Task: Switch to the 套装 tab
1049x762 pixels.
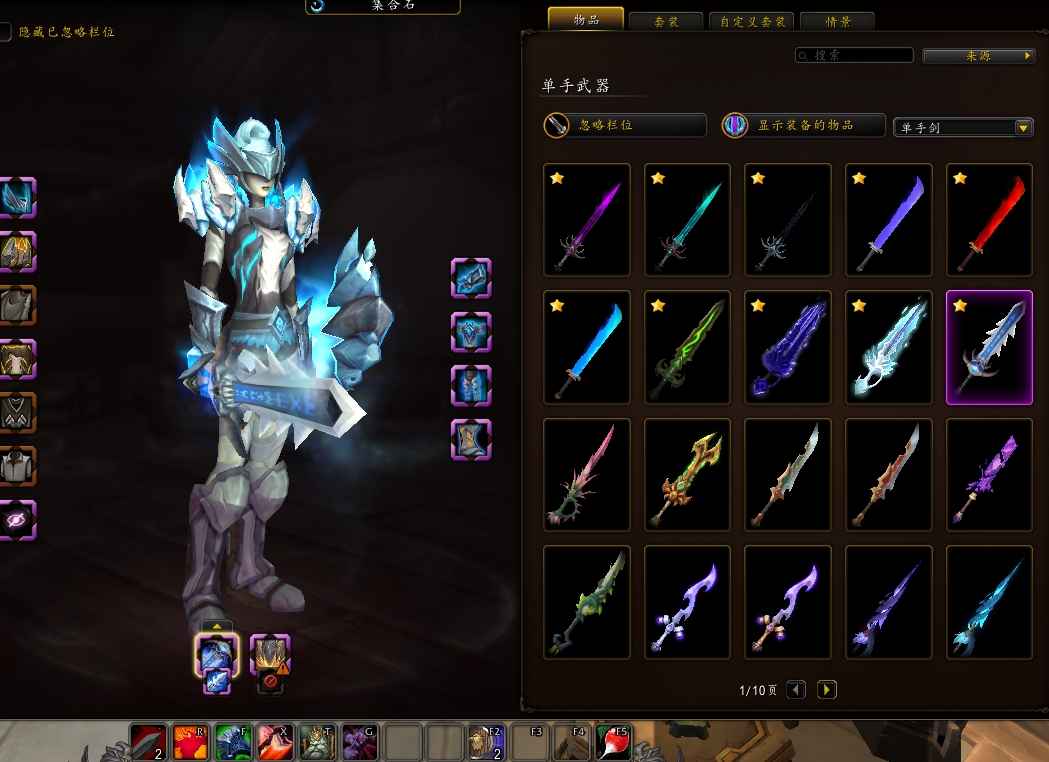Action: click(665, 21)
